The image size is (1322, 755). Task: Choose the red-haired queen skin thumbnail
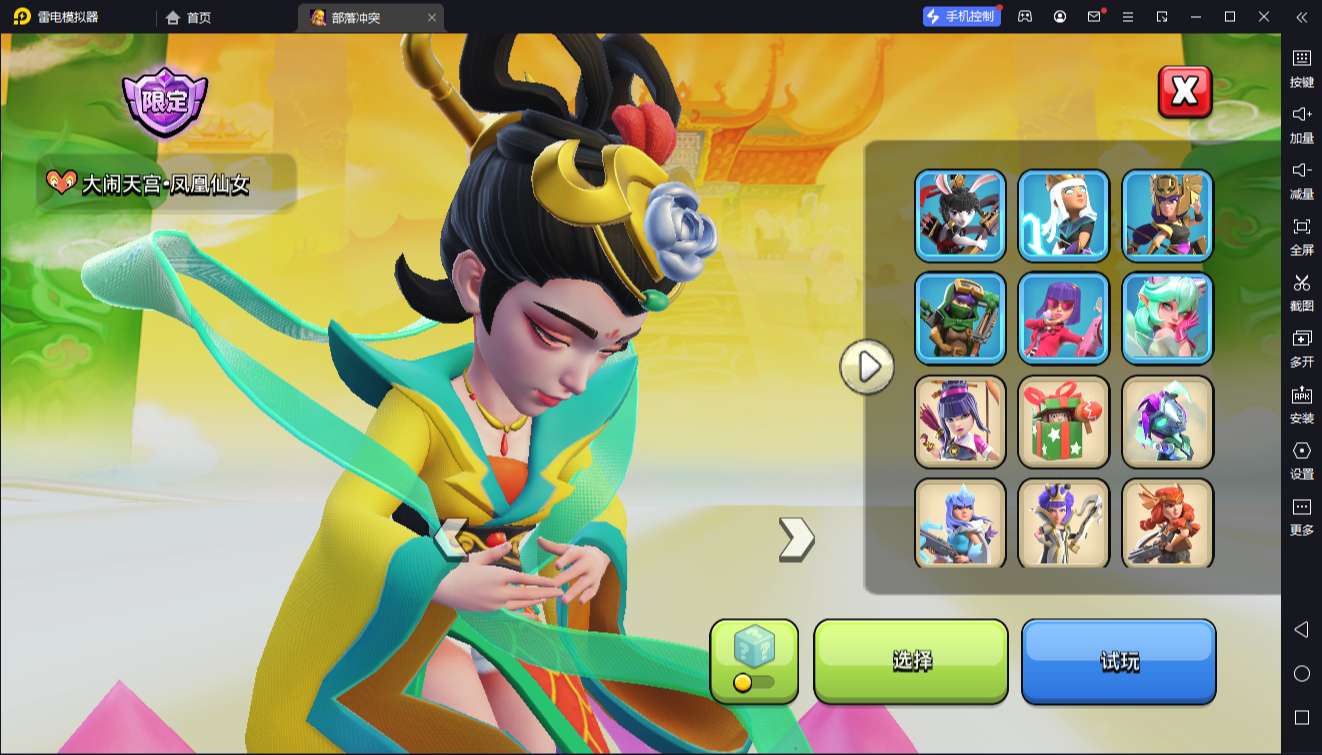1167,522
